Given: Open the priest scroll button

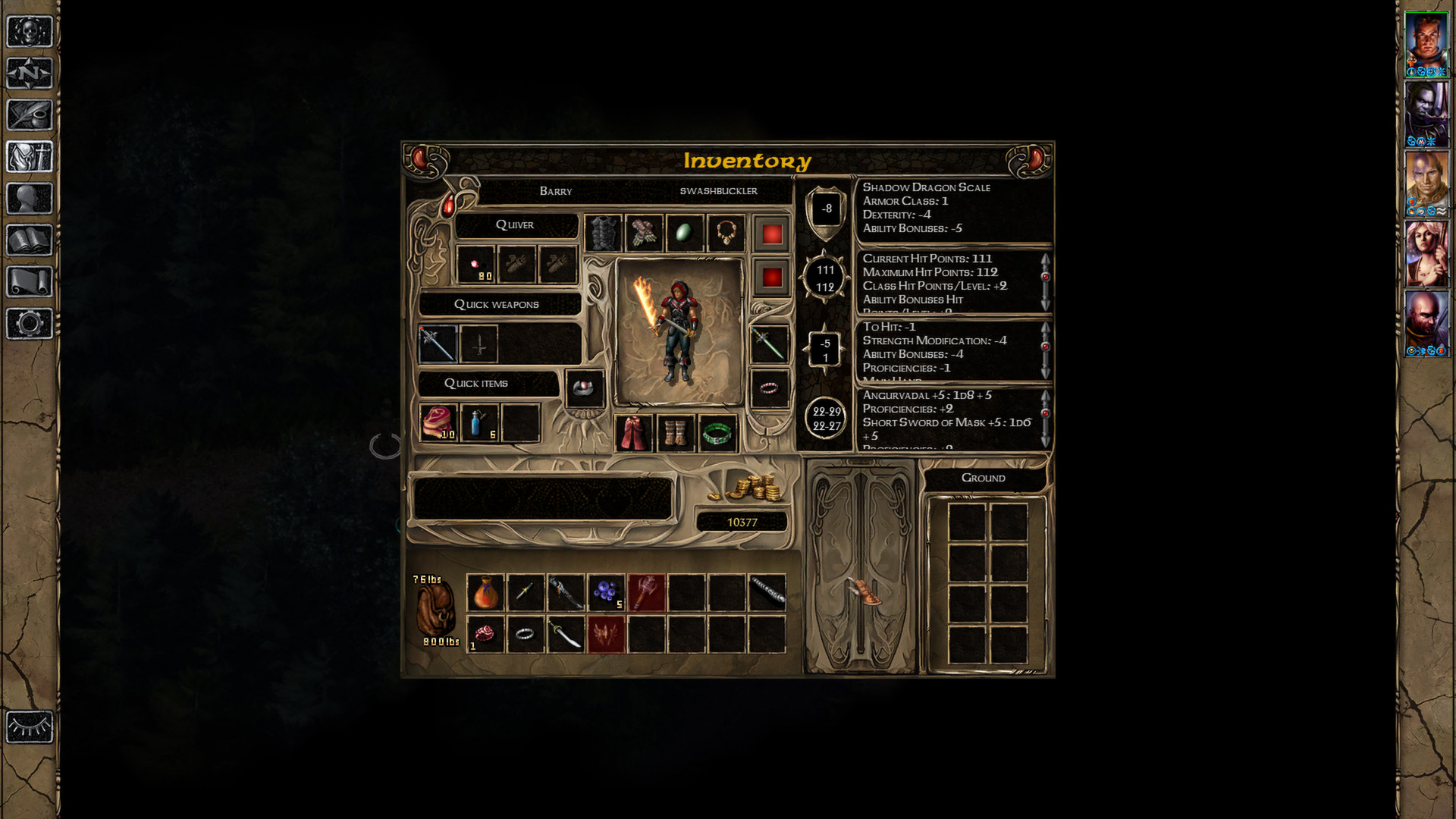Looking at the screenshot, I should (30, 282).
